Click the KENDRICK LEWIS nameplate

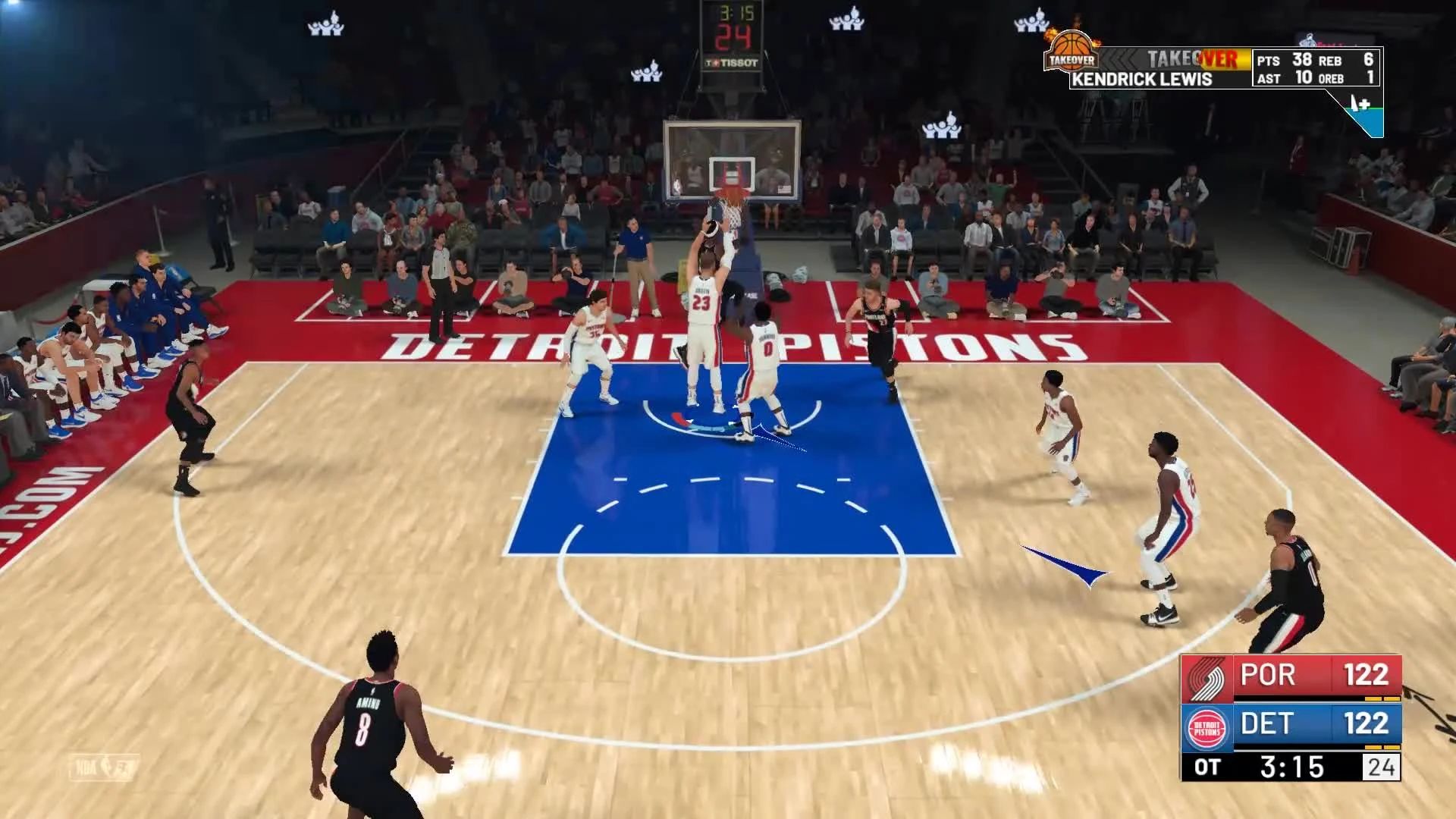tap(1143, 78)
